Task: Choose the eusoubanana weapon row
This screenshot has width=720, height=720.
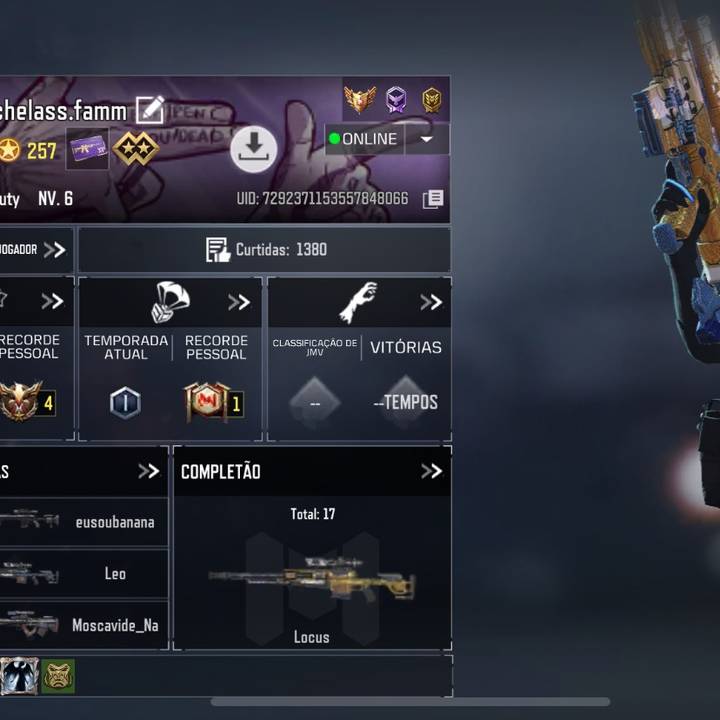Action: coord(84,521)
